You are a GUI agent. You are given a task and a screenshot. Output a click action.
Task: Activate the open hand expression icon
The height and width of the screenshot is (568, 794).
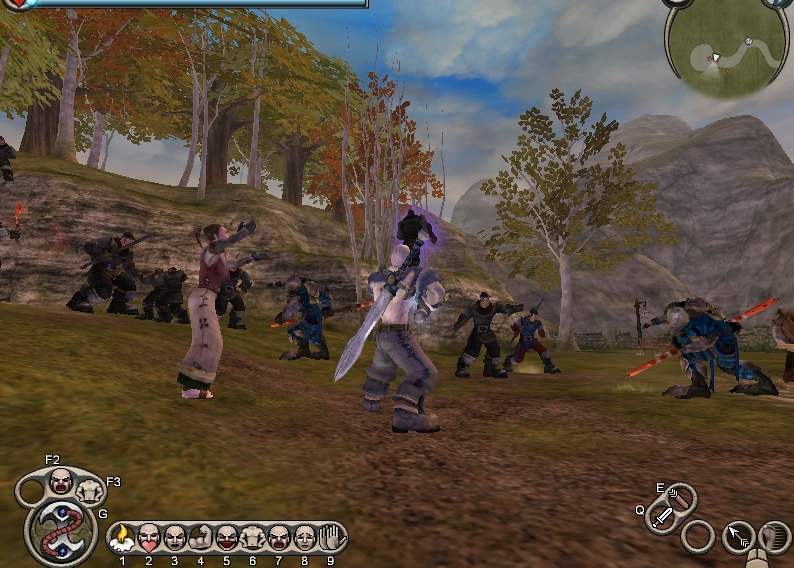331,538
